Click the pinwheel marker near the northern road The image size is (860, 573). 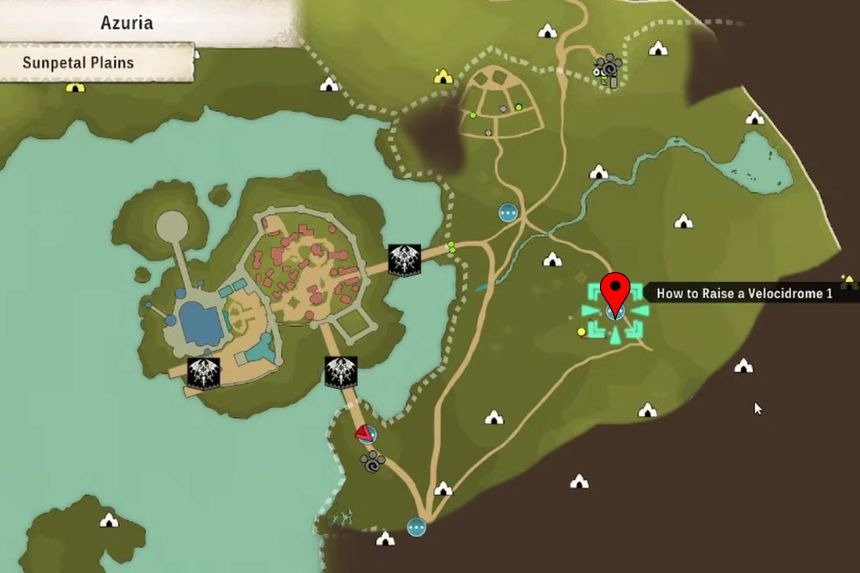click(x=607, y=68)
